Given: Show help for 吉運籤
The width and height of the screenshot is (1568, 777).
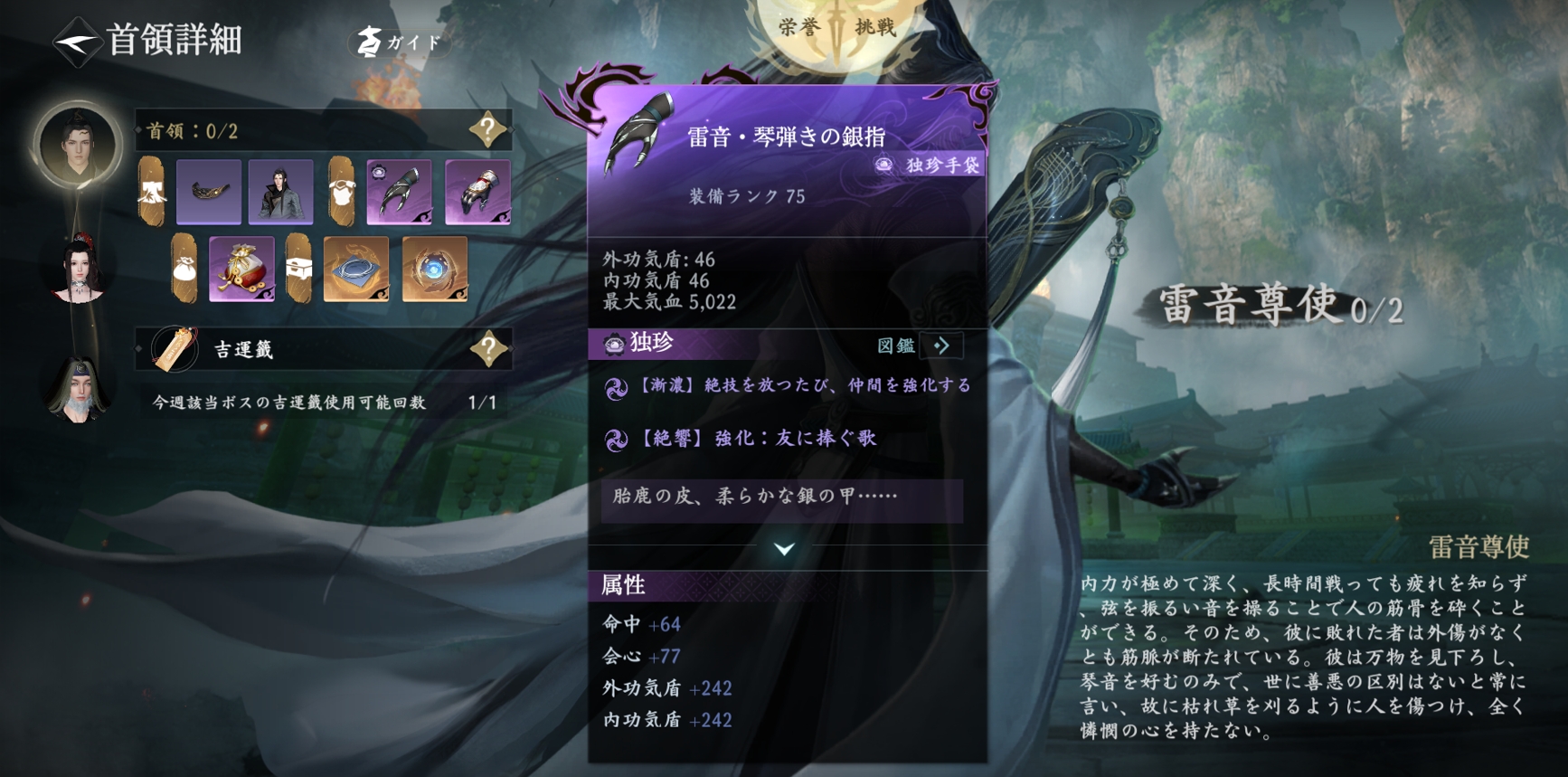Looking at the screenshot, I should click(x=488, y=348).
